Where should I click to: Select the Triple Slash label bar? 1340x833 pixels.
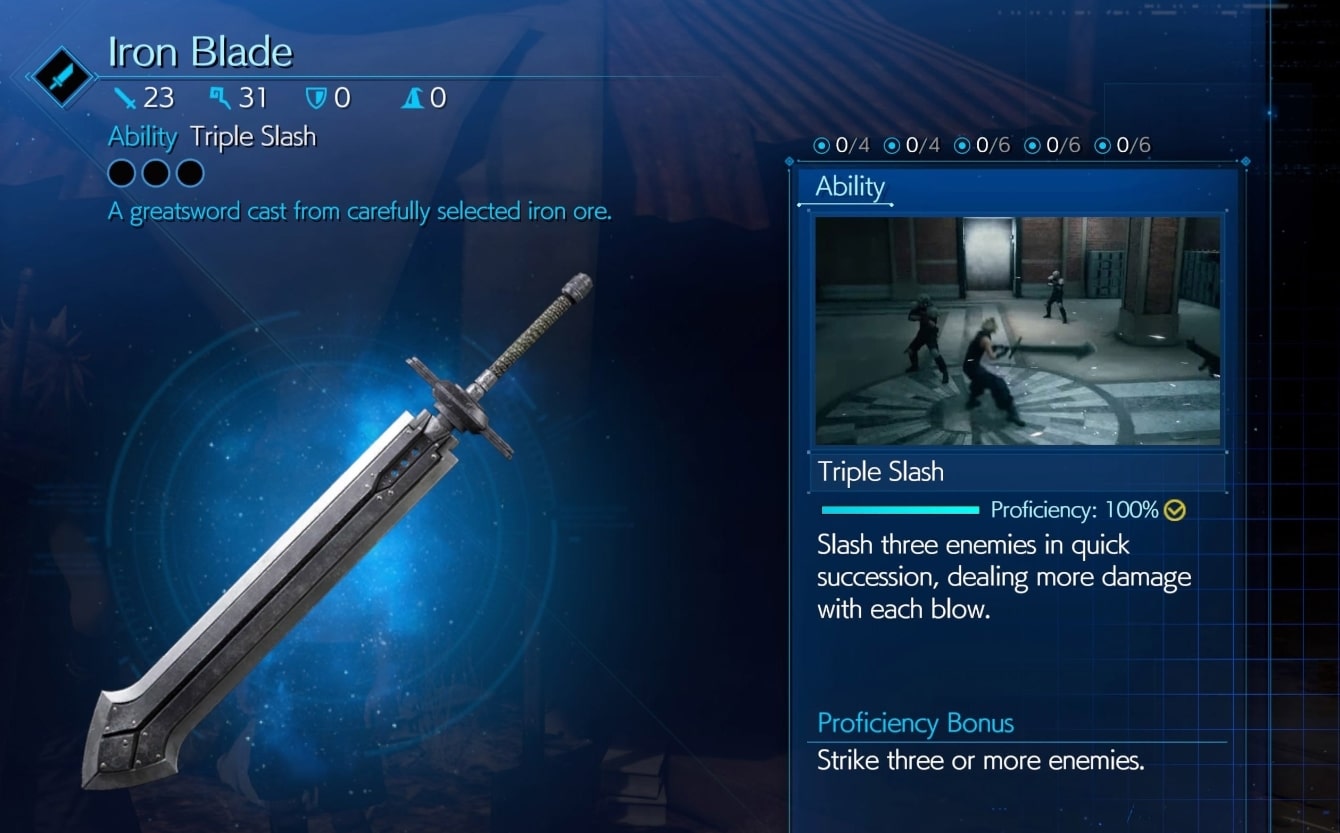click(881, 471)
